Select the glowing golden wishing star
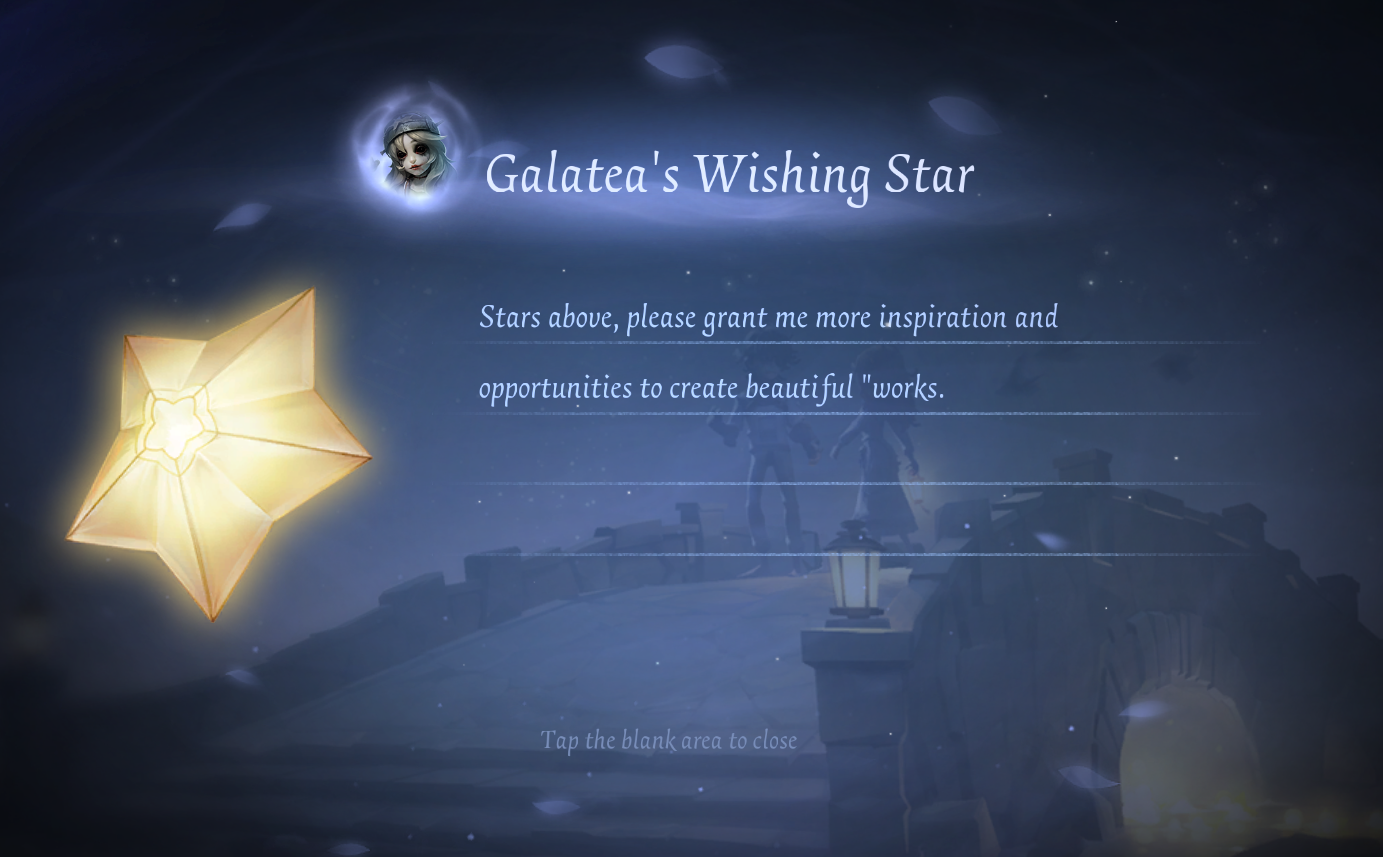Screen dimensions: 1383x857 (x=218, y=452)
